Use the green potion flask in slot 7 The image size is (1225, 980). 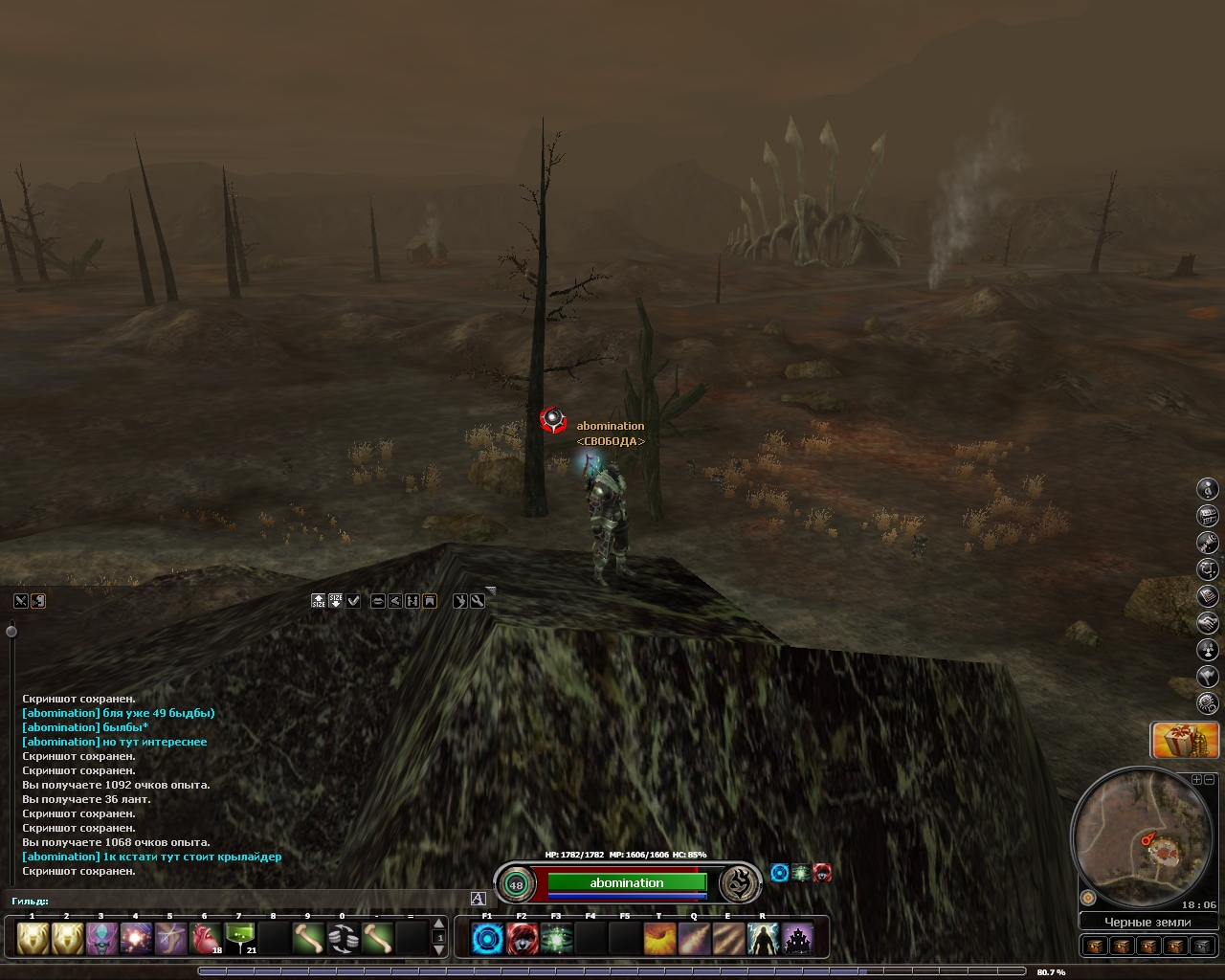click(239, 938)
